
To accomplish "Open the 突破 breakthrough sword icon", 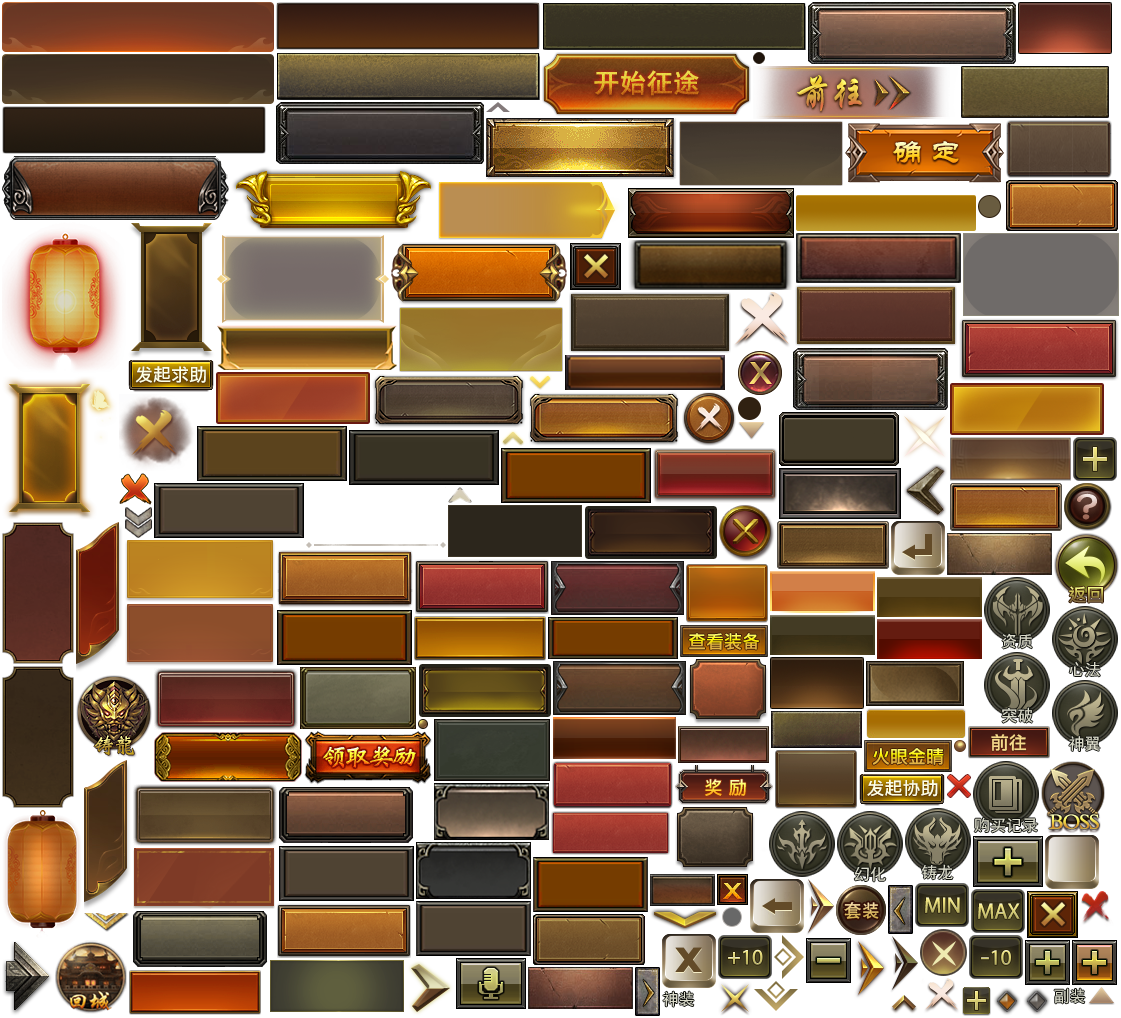I will point(1016,685).
